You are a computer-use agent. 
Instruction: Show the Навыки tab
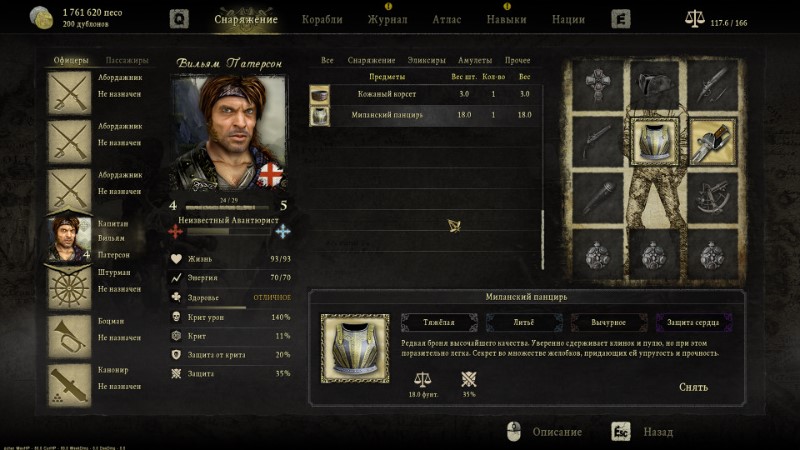(506, 19)
